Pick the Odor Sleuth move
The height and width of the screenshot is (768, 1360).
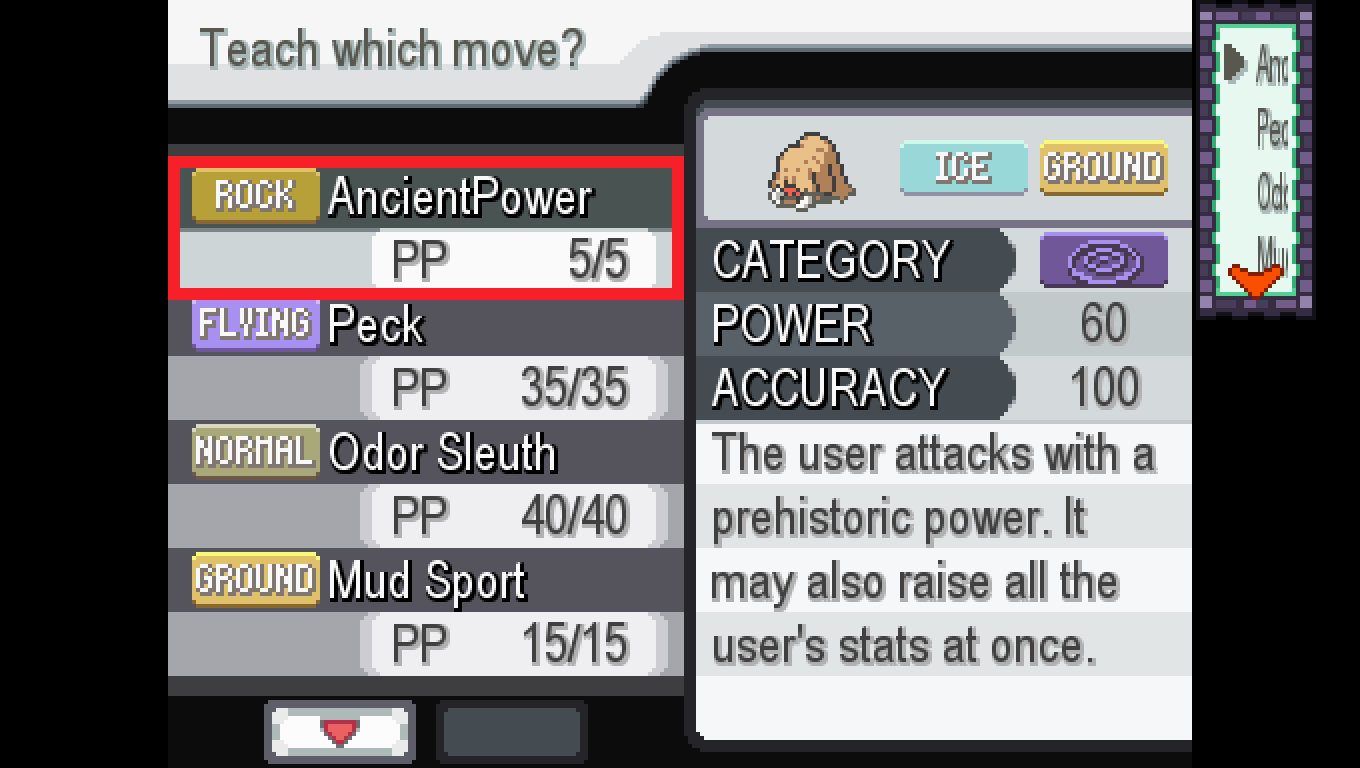tap(426, 482)
